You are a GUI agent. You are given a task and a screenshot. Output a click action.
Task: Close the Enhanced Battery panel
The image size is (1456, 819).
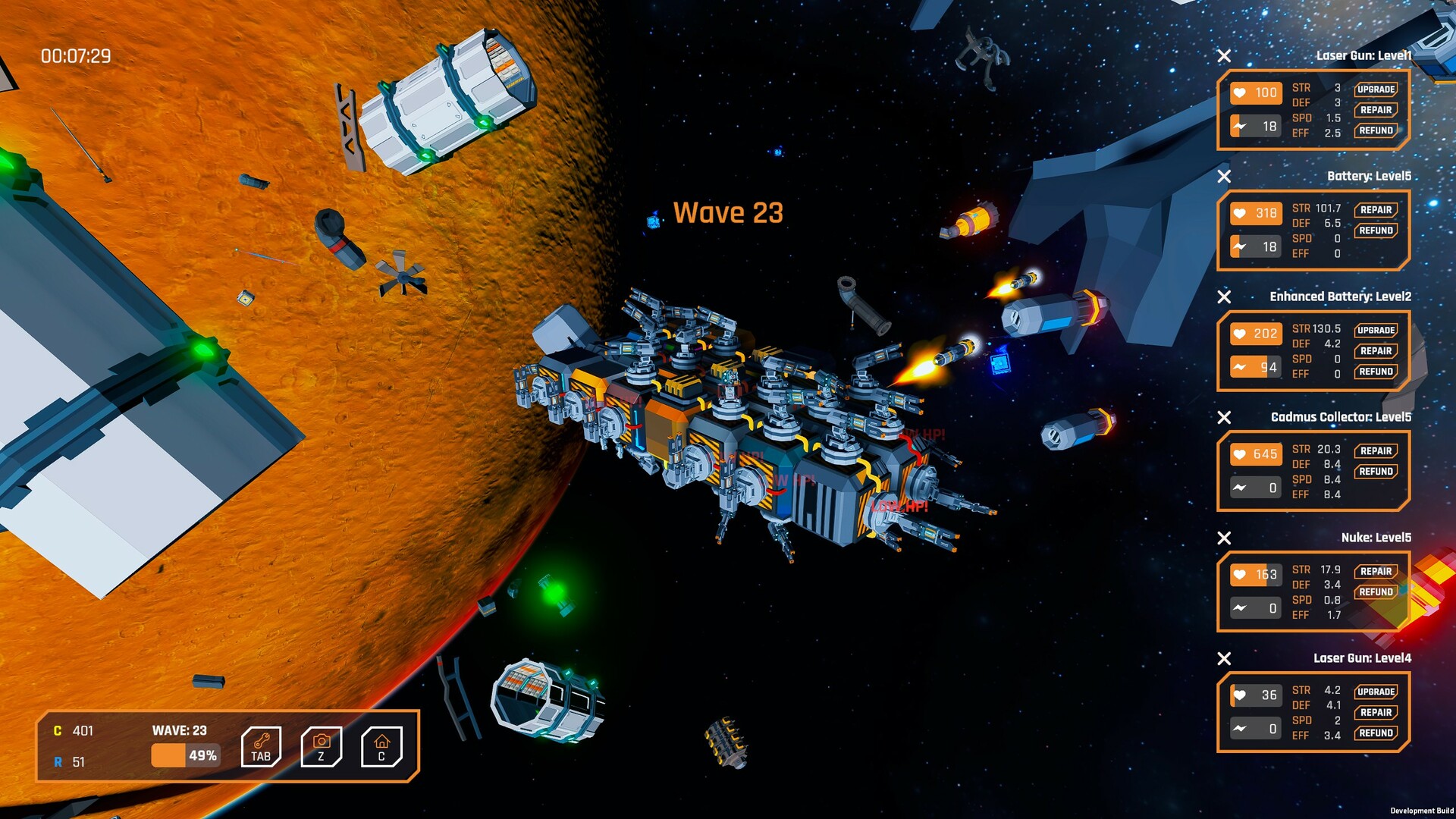[1224, 297]
